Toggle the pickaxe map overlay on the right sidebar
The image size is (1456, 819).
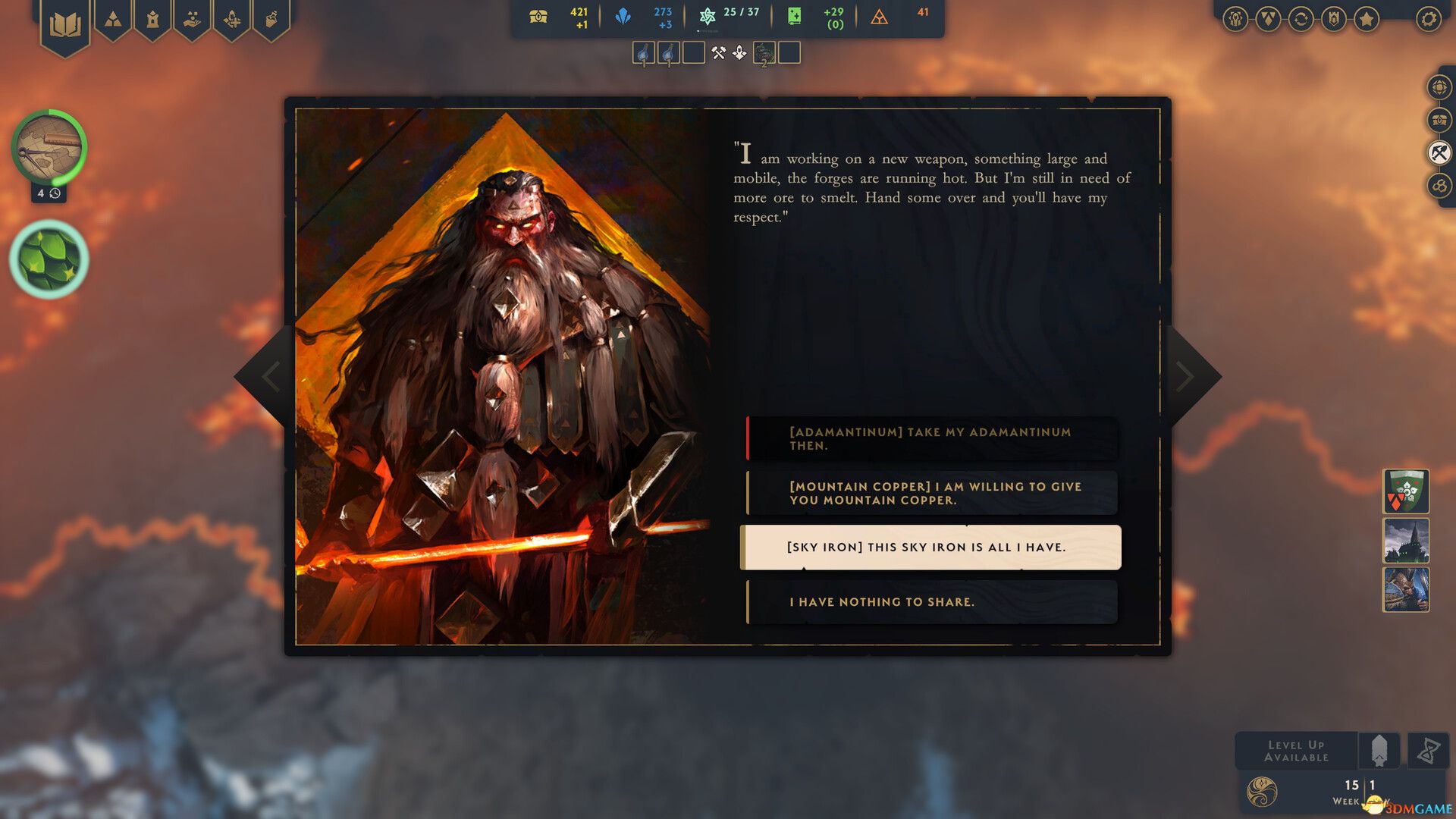[1439, 152]
